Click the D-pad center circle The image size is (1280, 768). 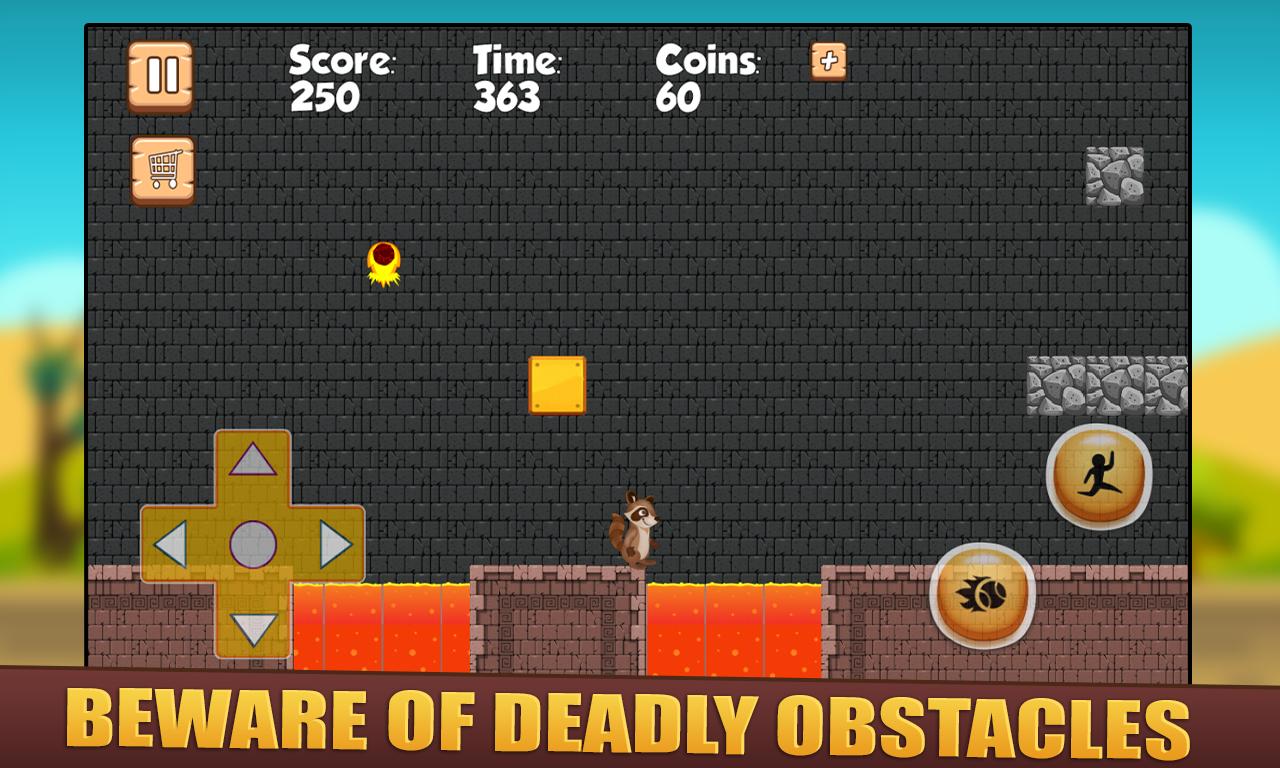click(252, 545)
